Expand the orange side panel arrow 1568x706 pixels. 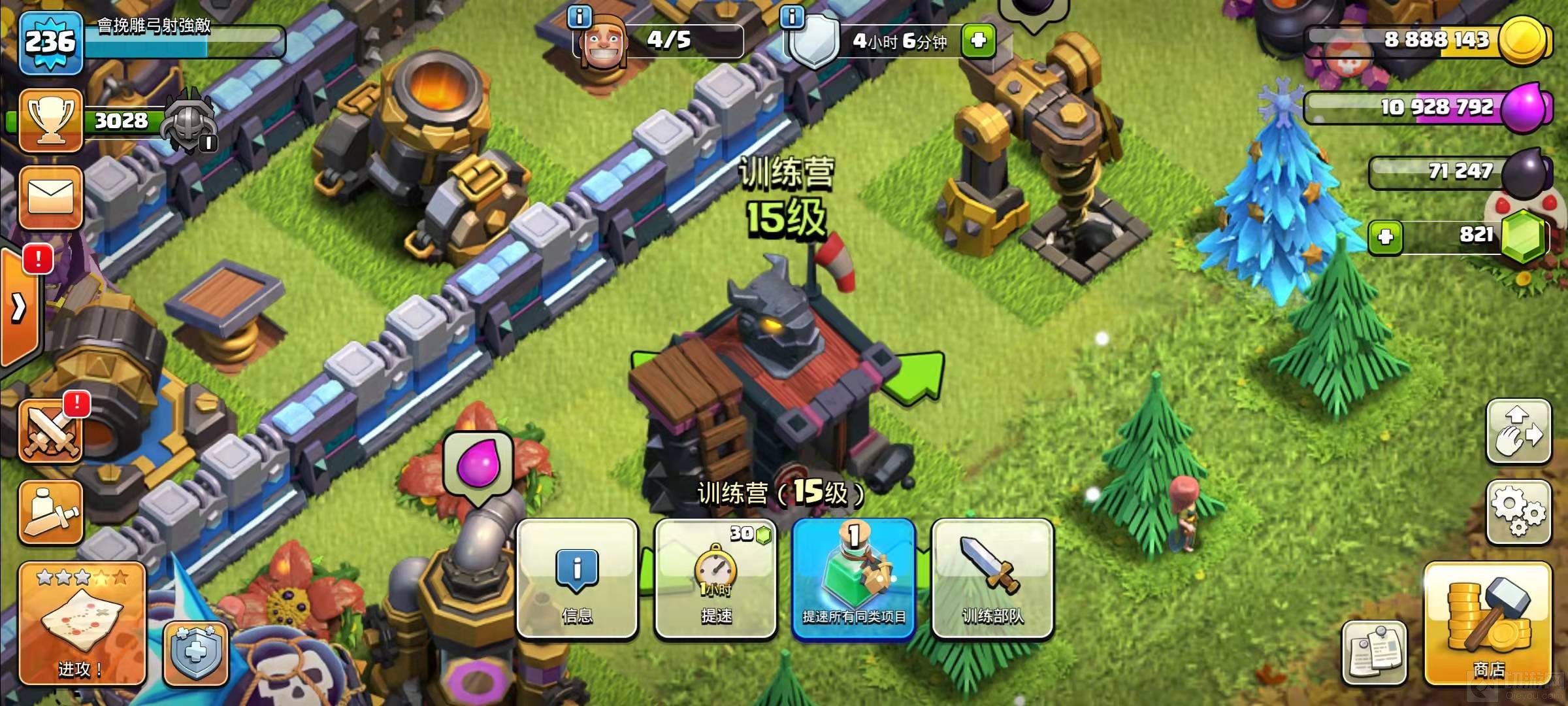pyautogui.click(x=19, y=307)
